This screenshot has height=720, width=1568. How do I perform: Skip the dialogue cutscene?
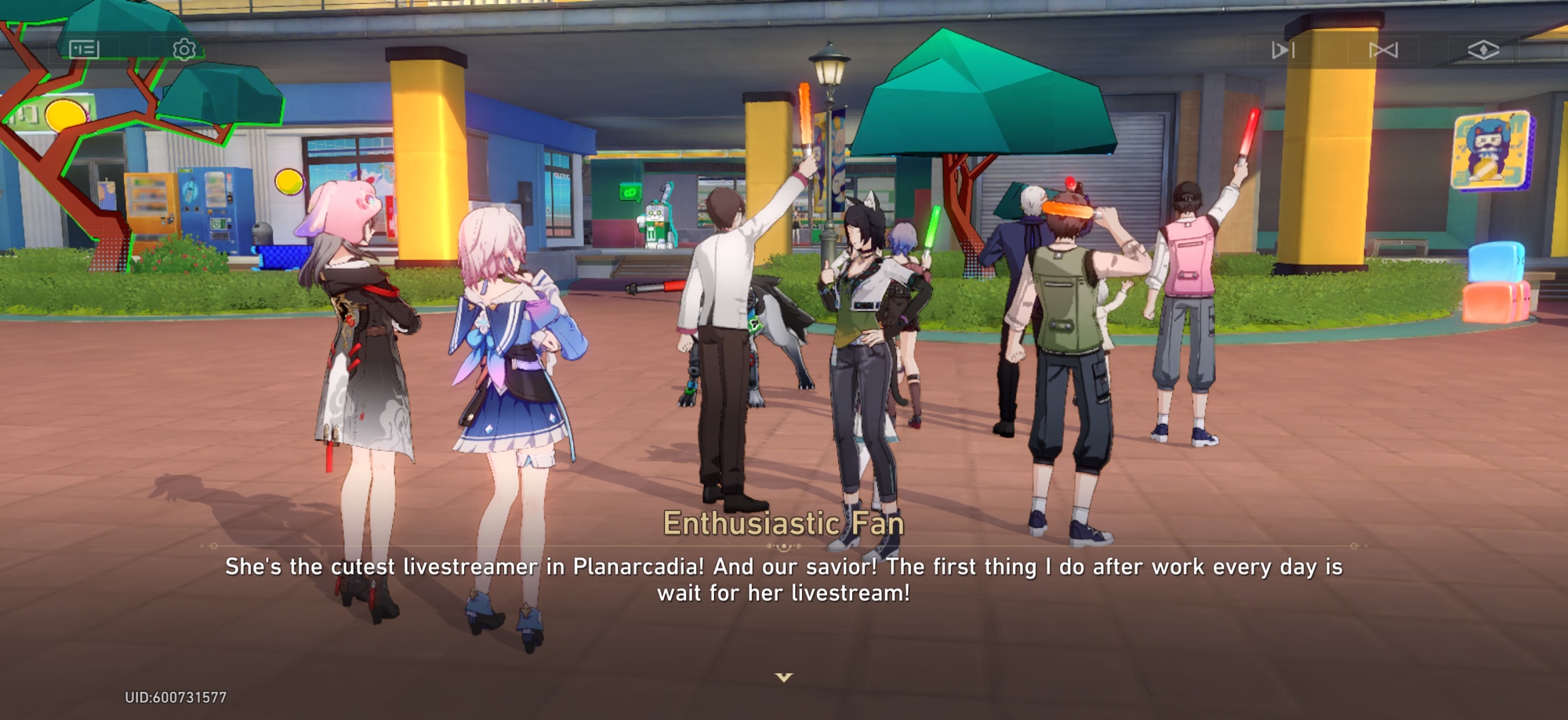pyautogui.click(x=1383, y=51)
